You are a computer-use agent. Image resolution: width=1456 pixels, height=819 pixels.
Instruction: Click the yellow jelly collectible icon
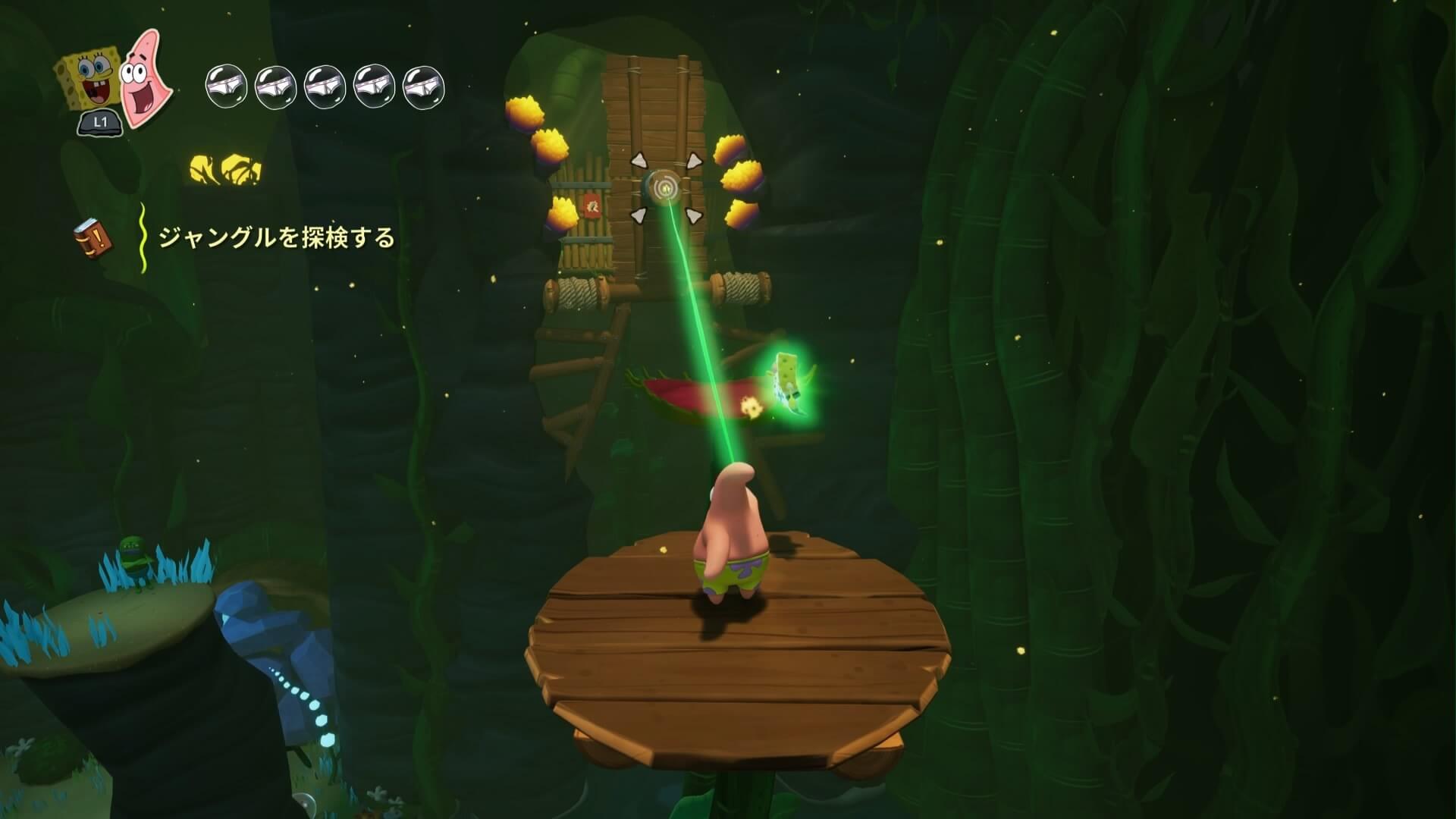[x=224, y=171]
